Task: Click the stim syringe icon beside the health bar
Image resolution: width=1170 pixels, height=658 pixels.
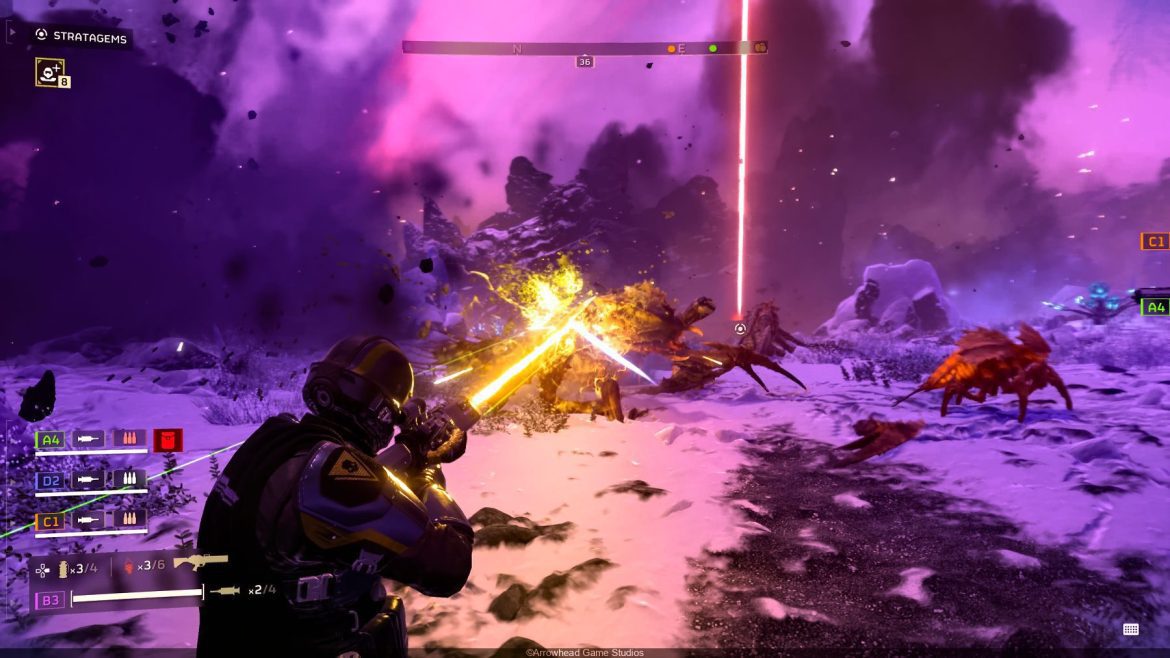Action: click(x=225, y=592)
